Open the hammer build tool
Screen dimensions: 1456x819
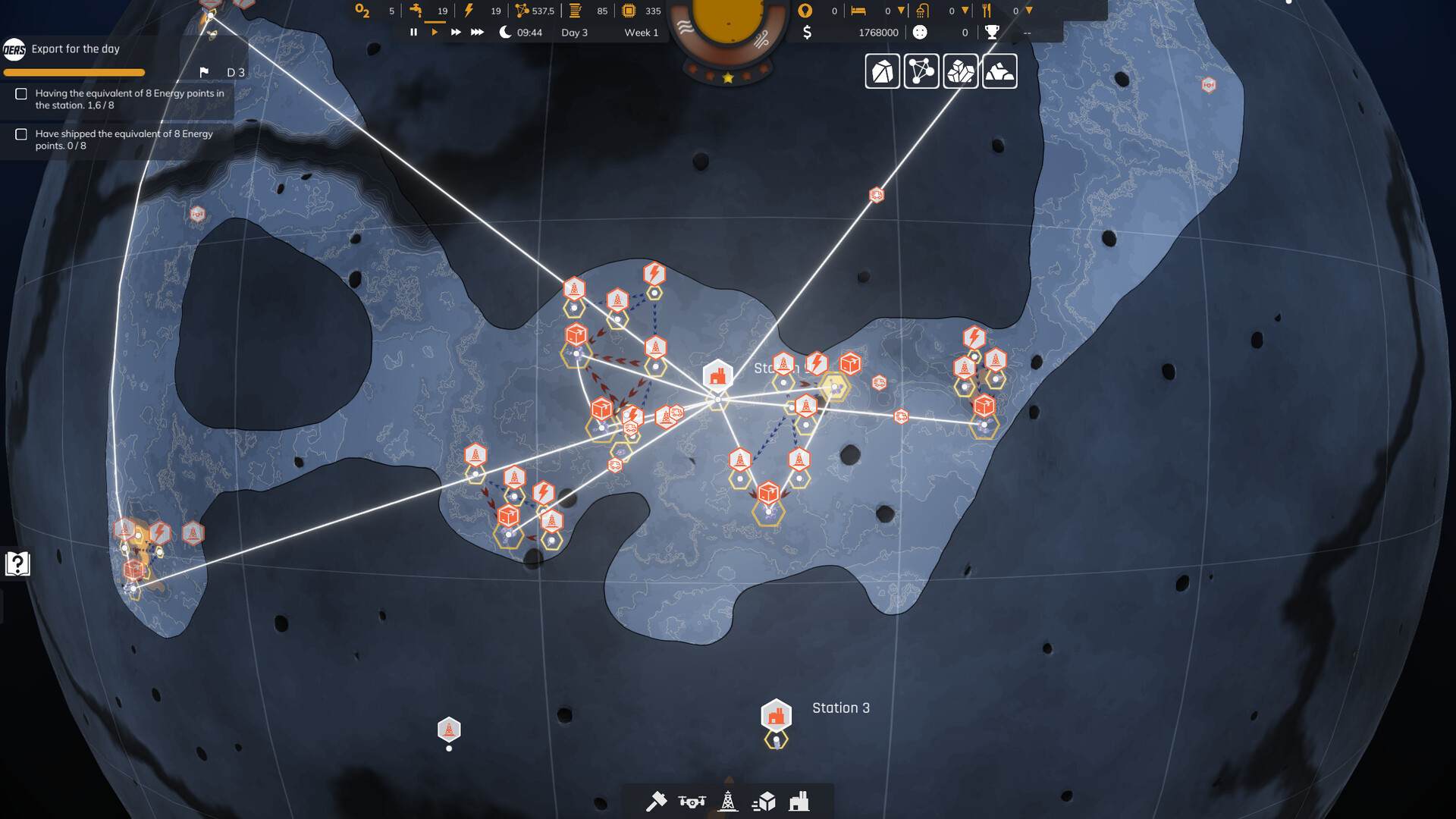(x=656, y=802)
